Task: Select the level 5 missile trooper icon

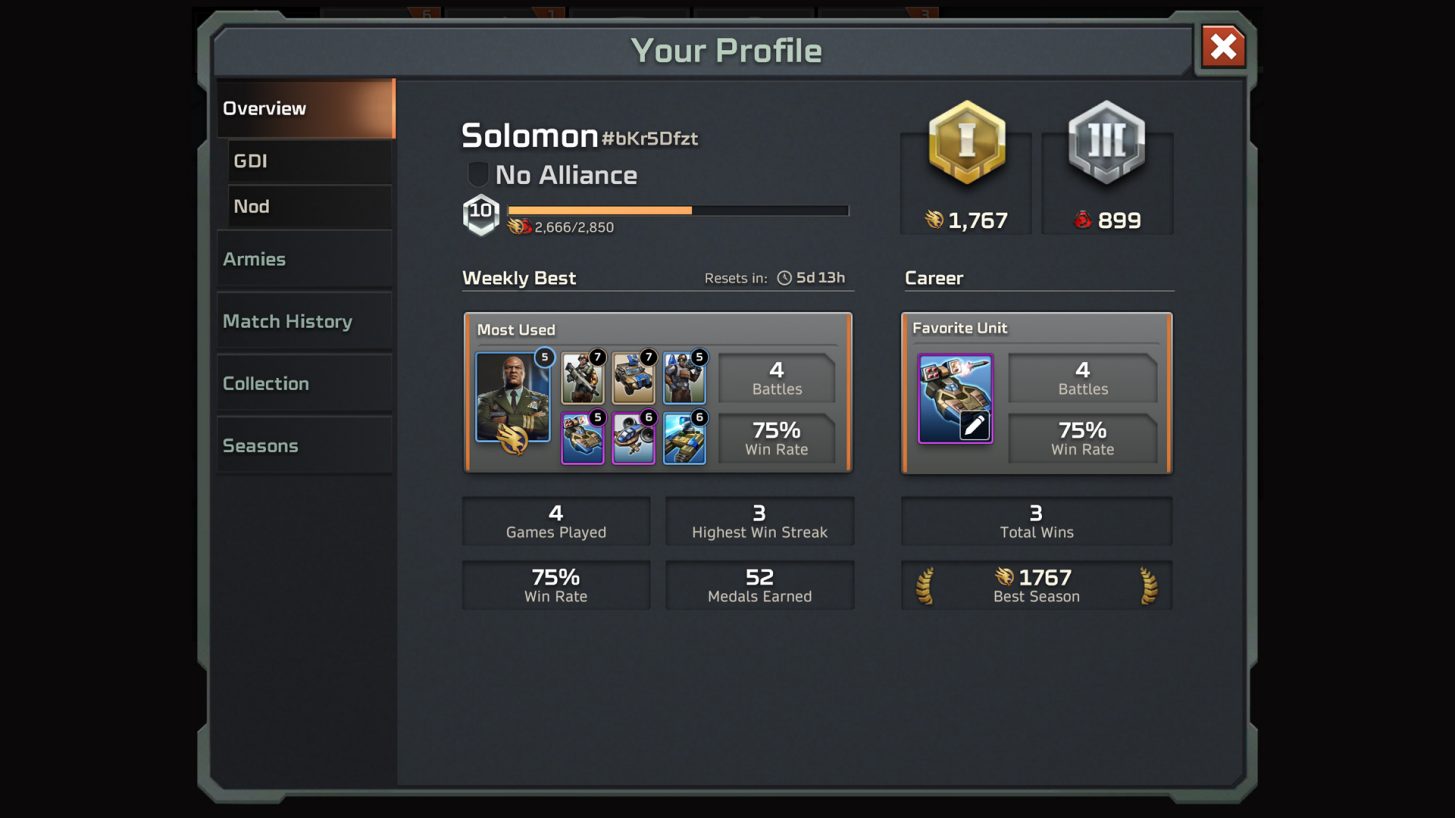Action: [684, 377]
